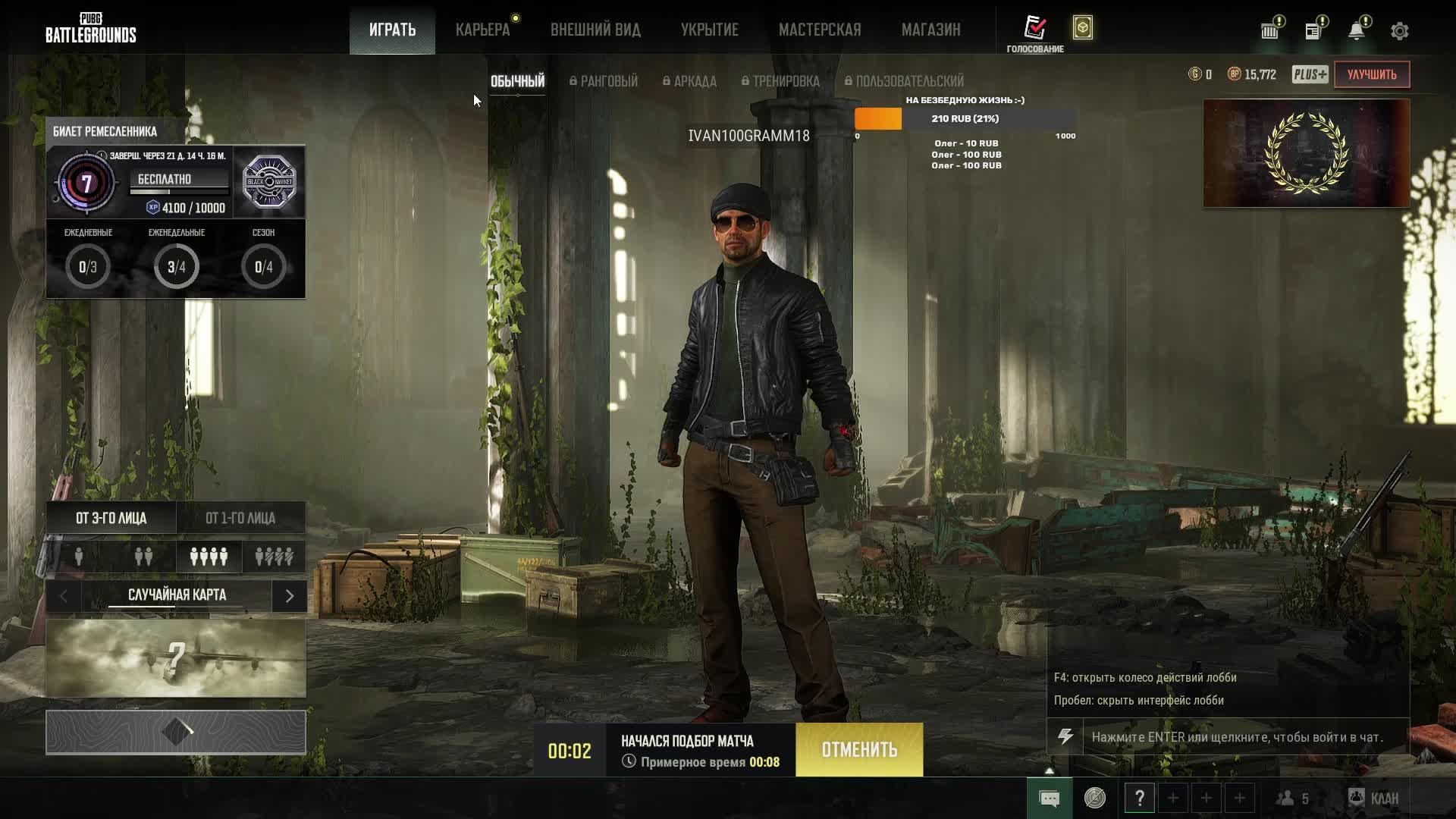
Task: Open the УКРЫТИЕ menu tab
Action: [709, 30]
